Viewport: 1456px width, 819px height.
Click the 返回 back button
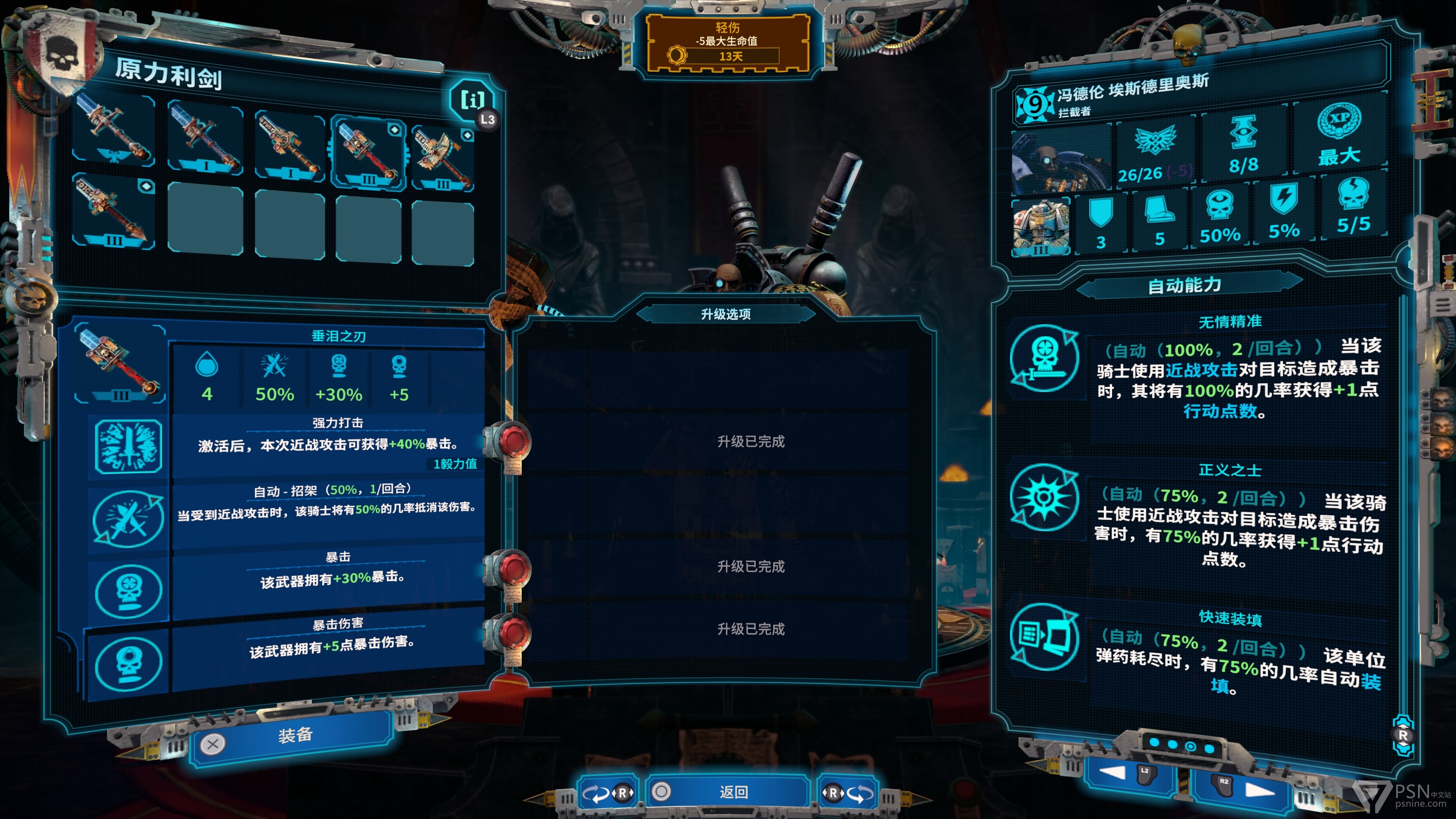point(733,792)
